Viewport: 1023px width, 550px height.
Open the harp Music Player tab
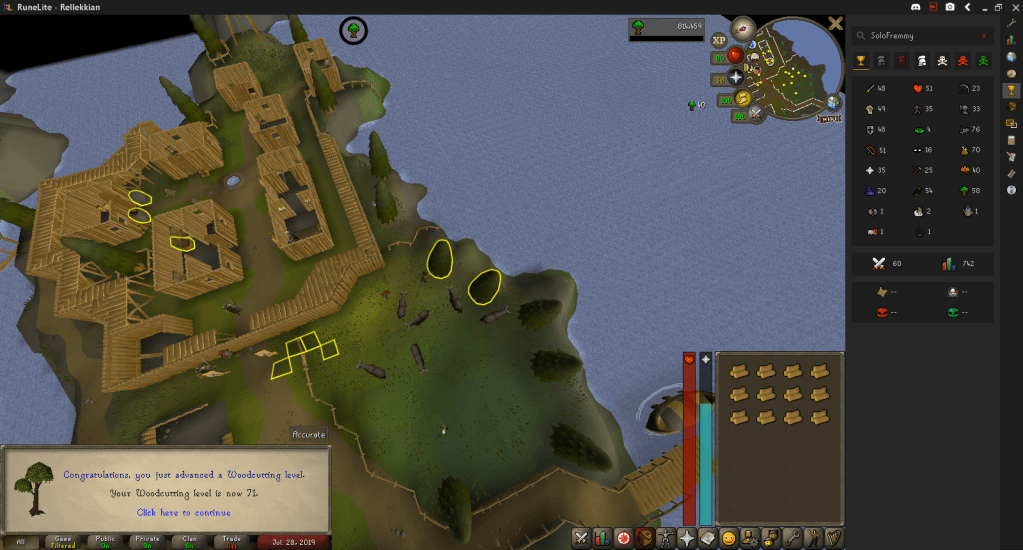click(x=834, y=538)
